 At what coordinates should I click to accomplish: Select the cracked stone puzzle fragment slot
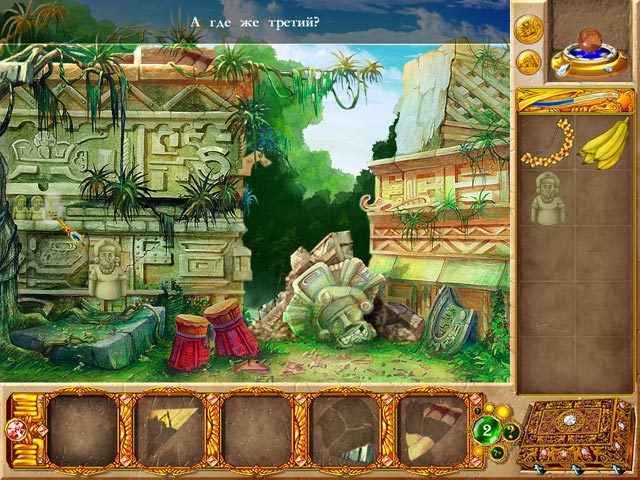tap(346, 430)
